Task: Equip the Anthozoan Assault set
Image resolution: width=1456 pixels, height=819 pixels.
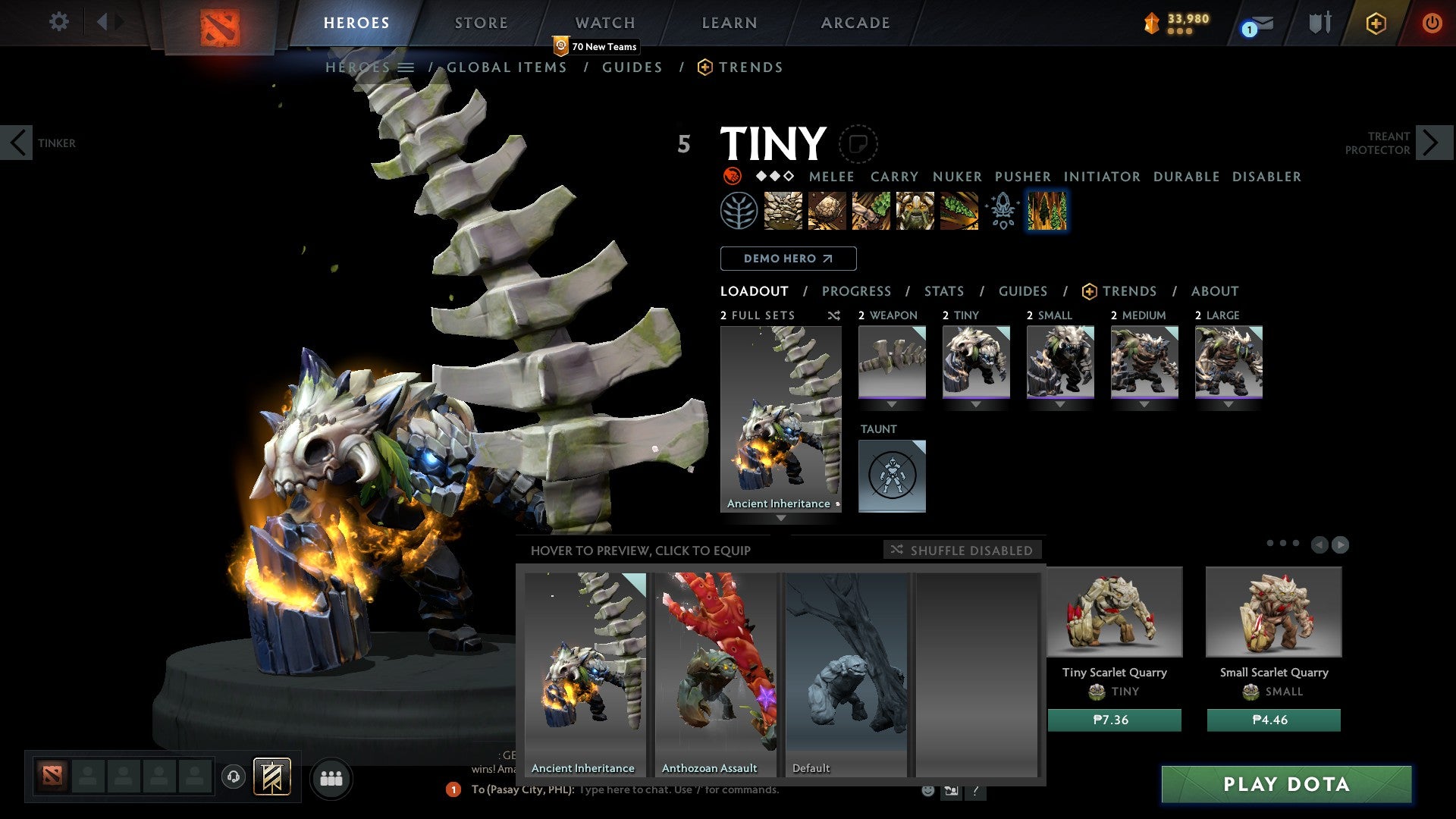Action: tap(715, 673)
